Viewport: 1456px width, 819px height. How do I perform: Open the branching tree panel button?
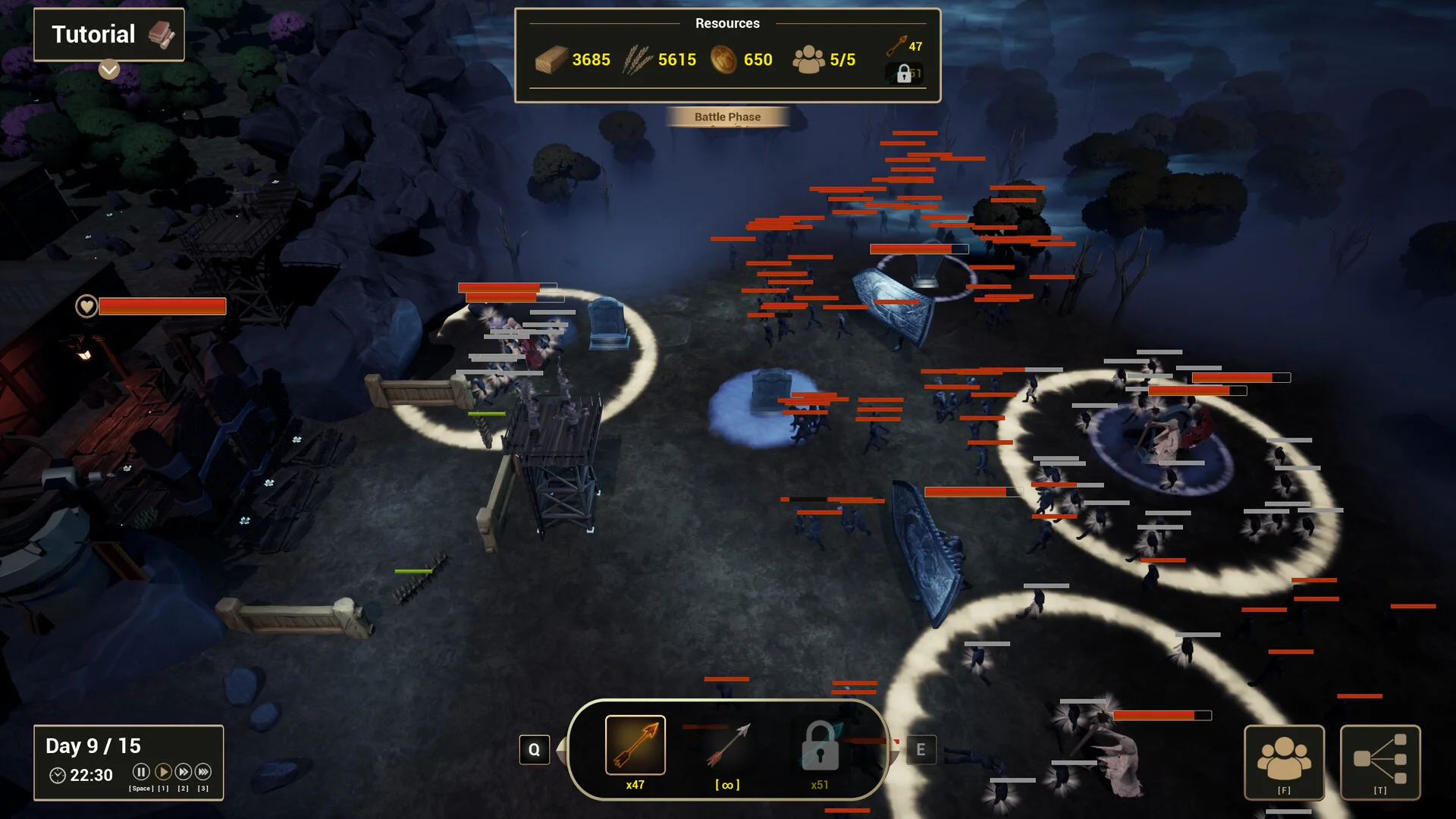click(x=1379, y=761)
